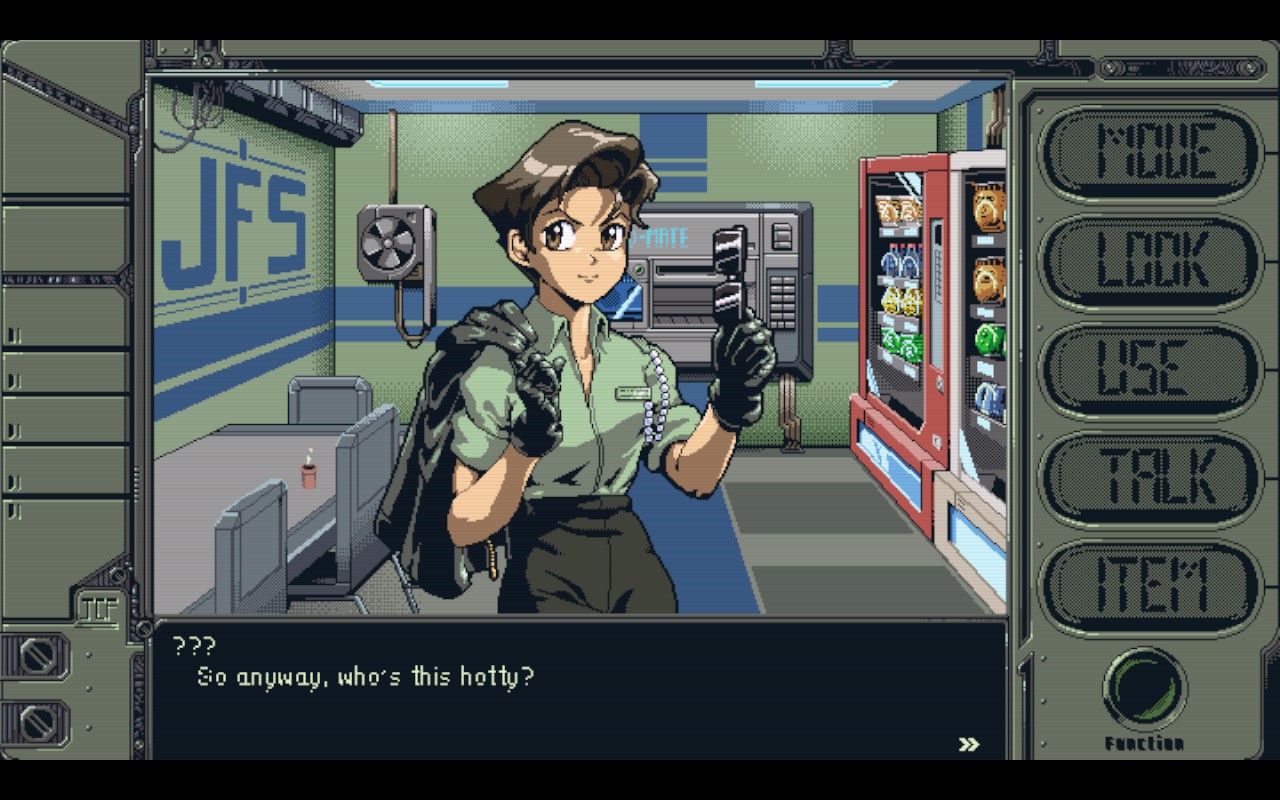This screenshot has height=800, width=1280.
Task: Advance dialogue with the double-arrow indicator
Action: pos(968,744)
